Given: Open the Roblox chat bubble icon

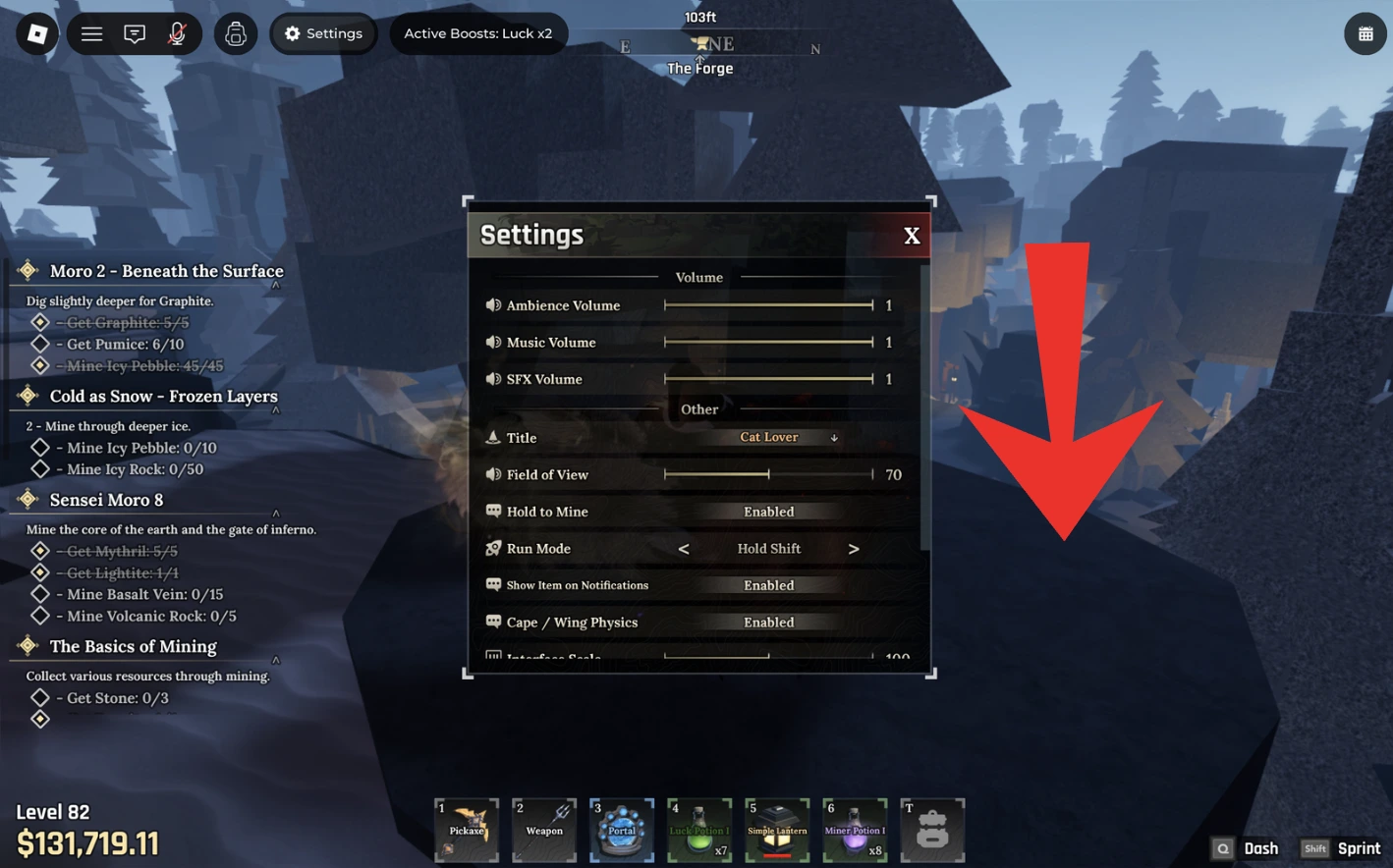Looking at the screenshot, I should [x=135, y=32].
